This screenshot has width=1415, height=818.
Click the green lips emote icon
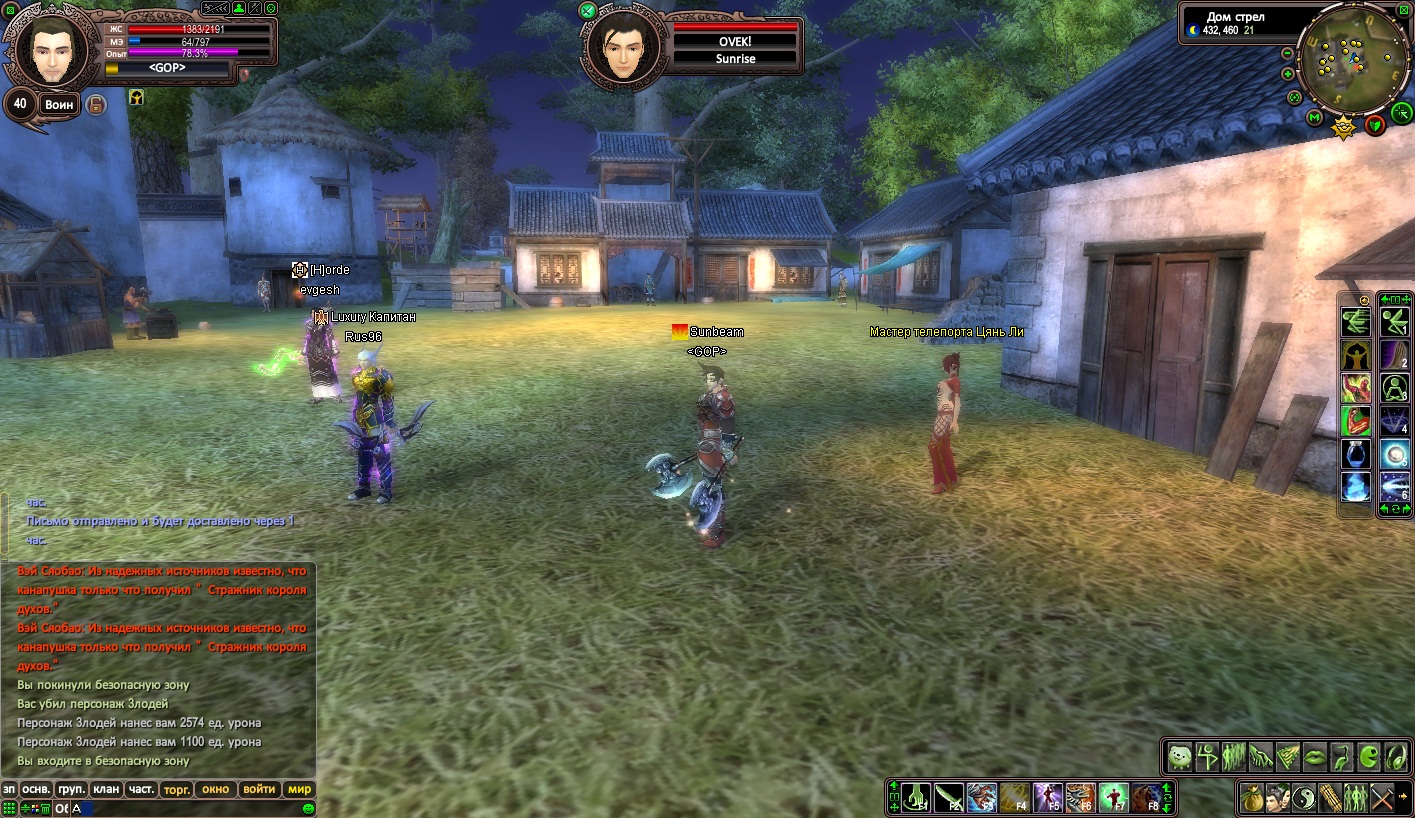click(1314, 757)
